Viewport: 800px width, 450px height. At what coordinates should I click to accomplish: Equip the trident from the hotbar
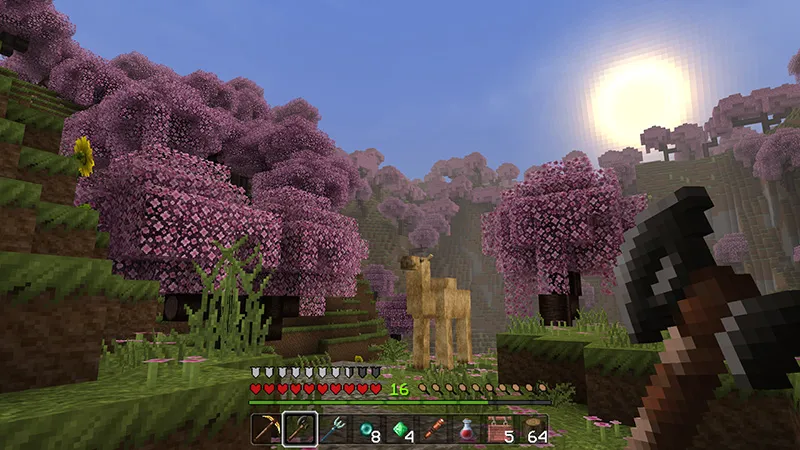[x=333, y=430]
